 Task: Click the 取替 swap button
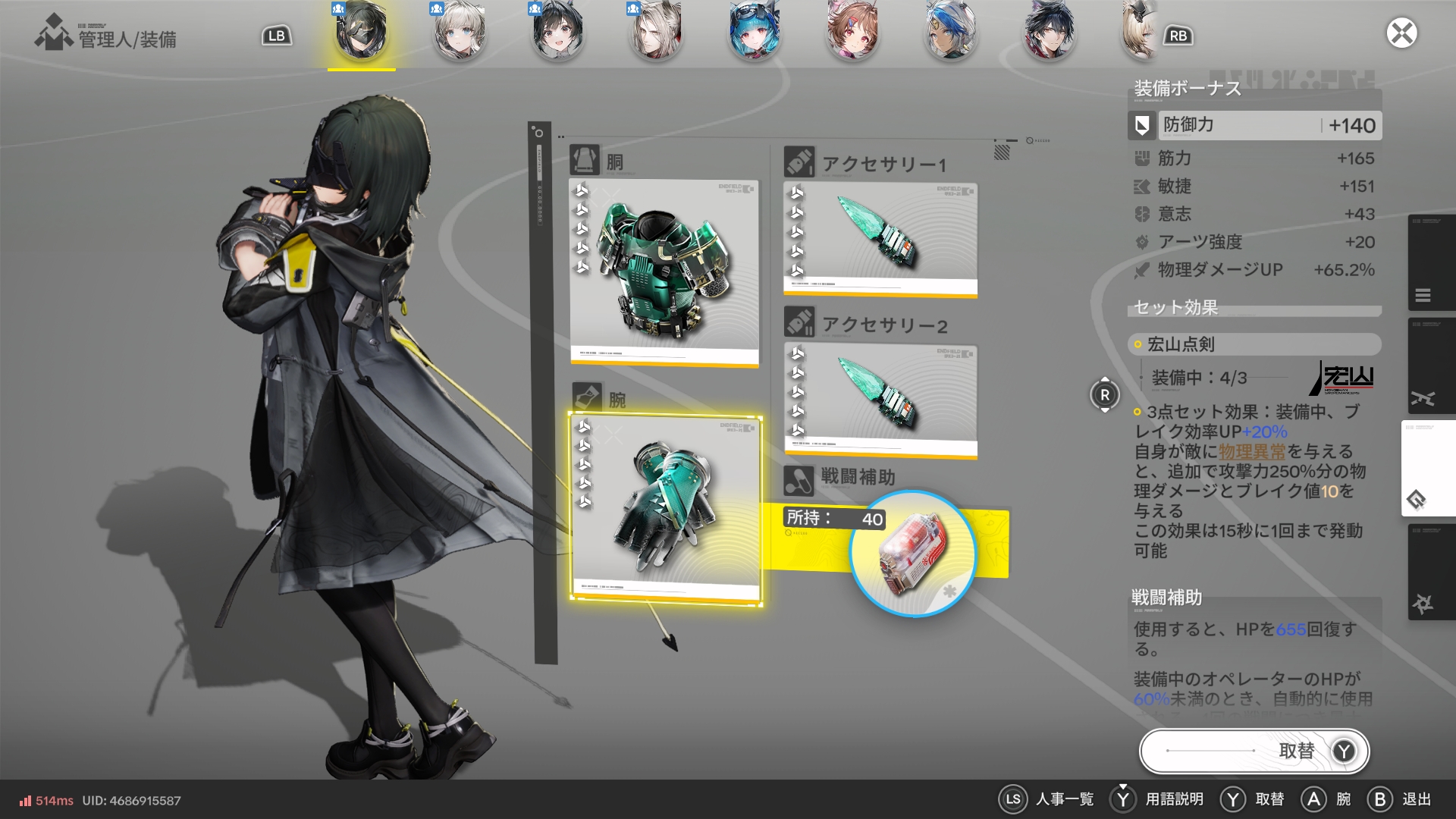coord(1254,751)
